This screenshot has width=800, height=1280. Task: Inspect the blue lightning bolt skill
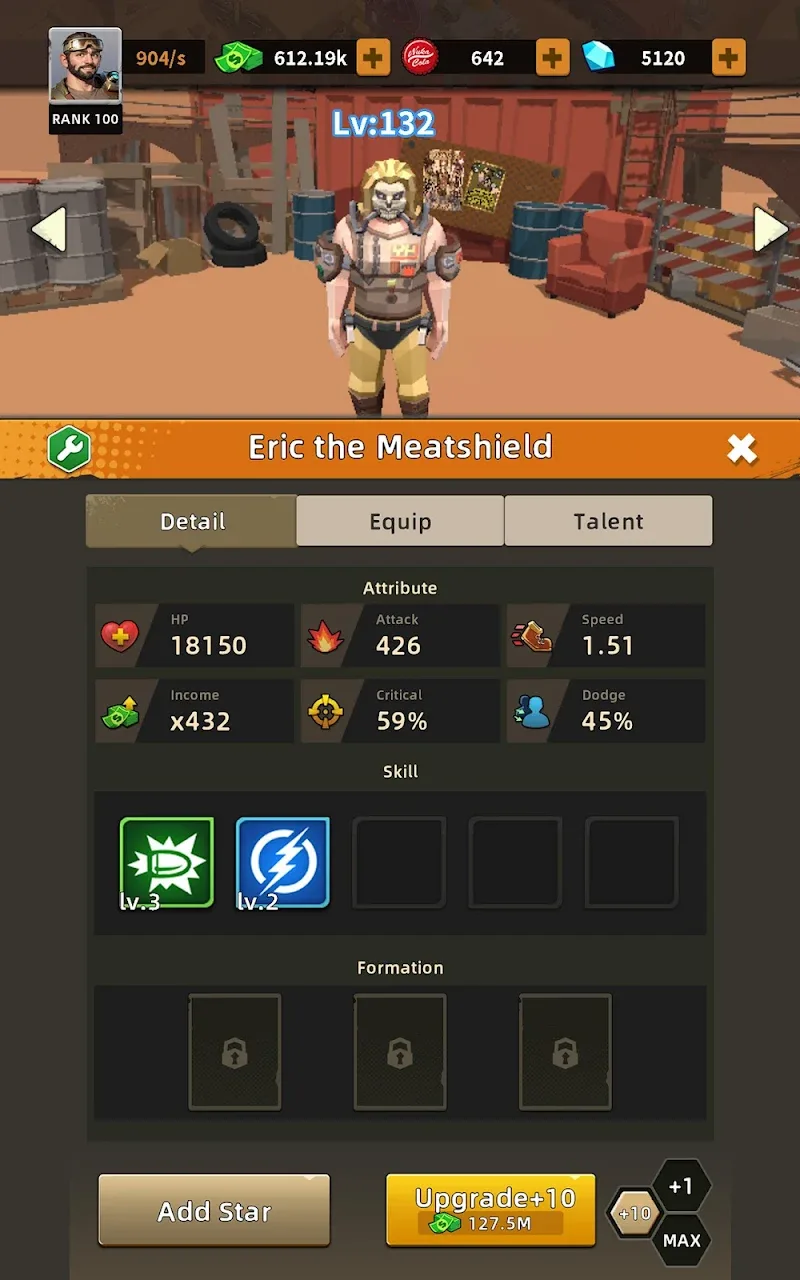pos(283,862)
